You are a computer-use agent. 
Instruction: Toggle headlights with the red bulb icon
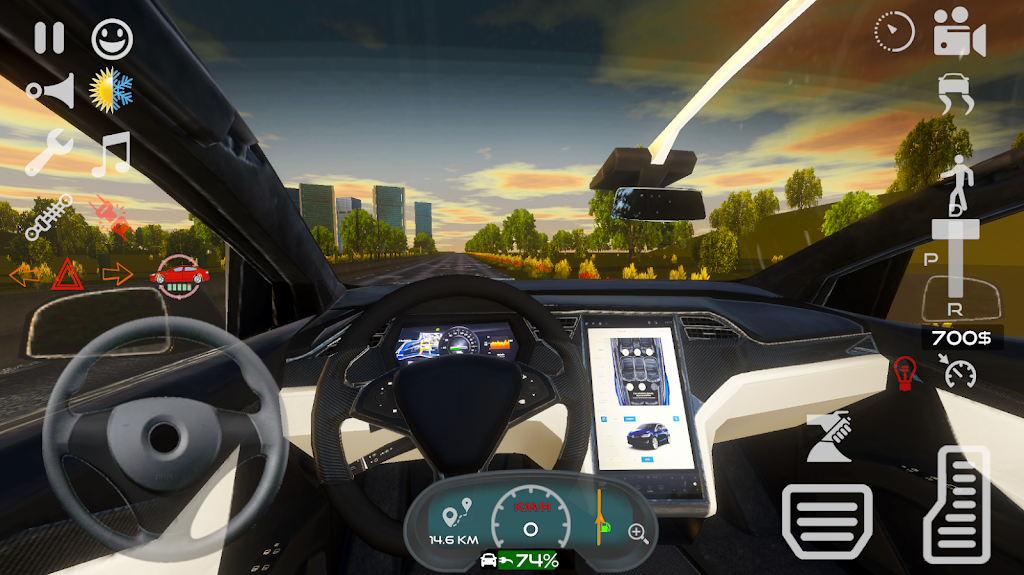[904, 372]
